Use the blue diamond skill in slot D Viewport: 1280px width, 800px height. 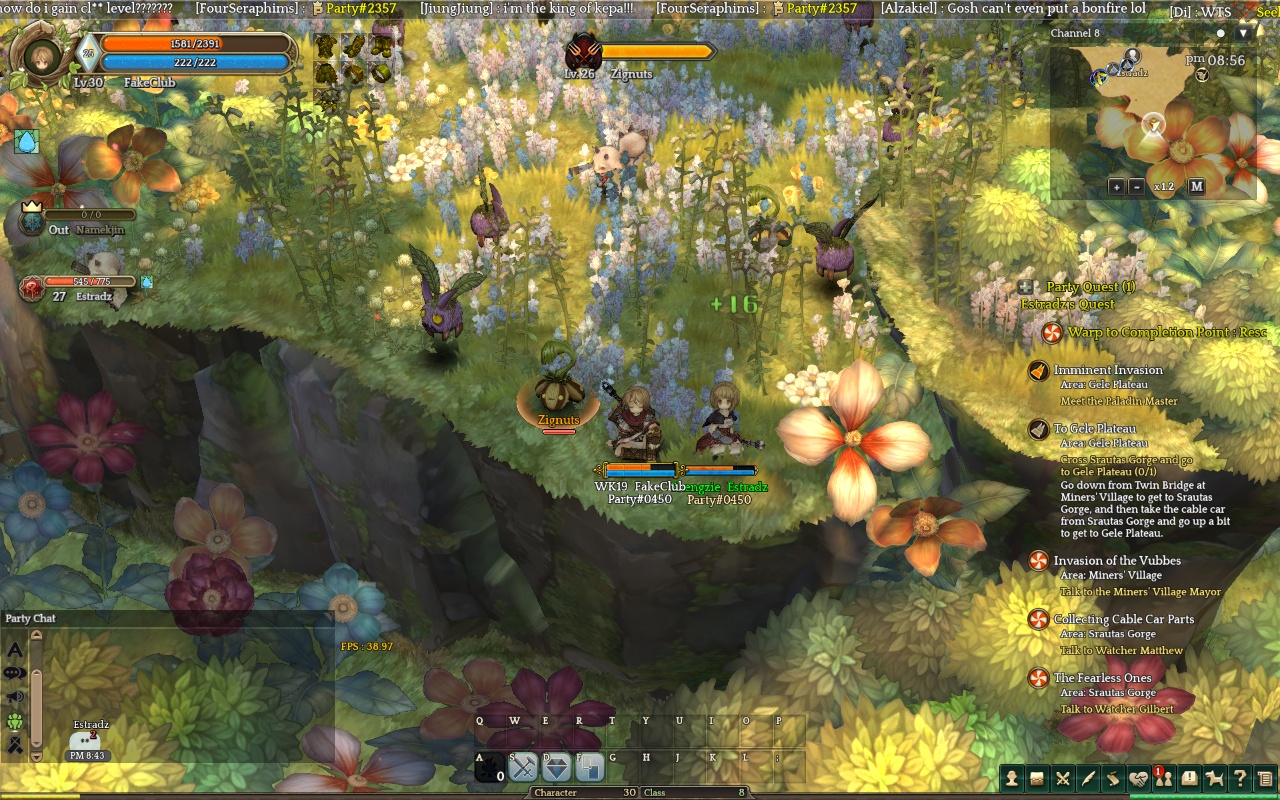[x=556, y=767]
